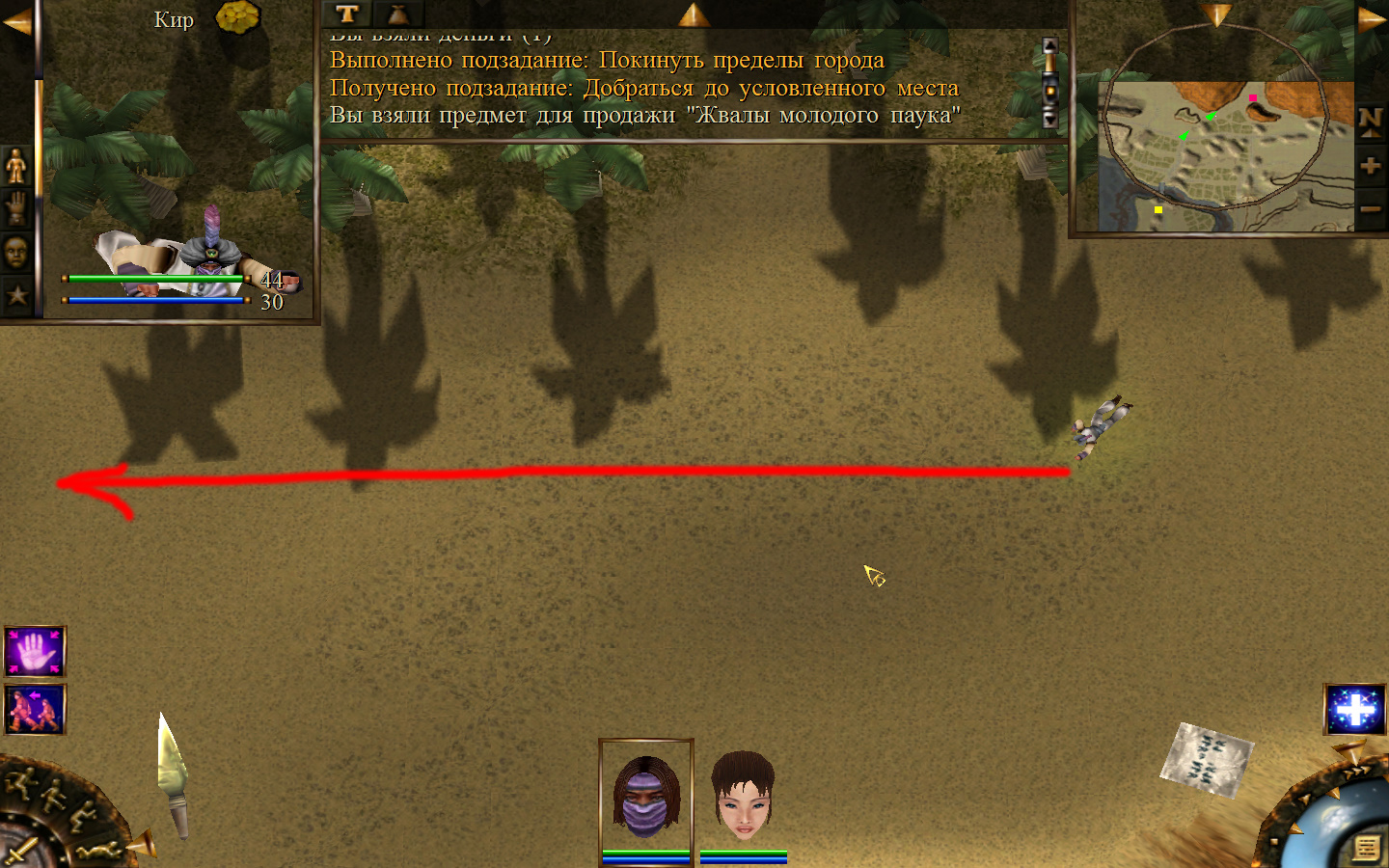This screenshot has width=1389, height=868.
Task: Open the hand icon tab
Action: [x=16, y=208]
